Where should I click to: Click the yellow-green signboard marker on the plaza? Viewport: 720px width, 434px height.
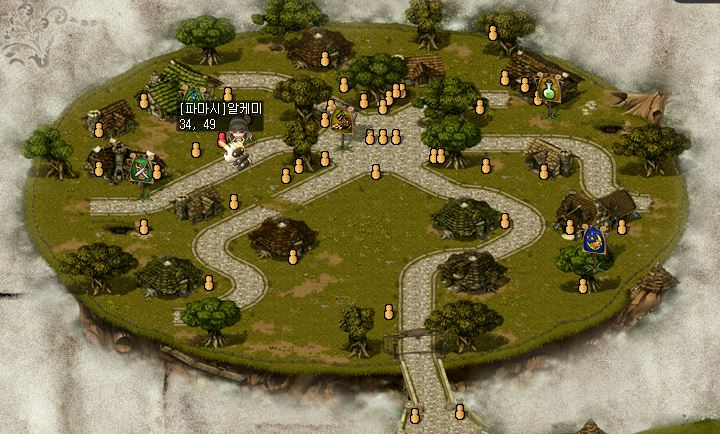tap(343, 121)
